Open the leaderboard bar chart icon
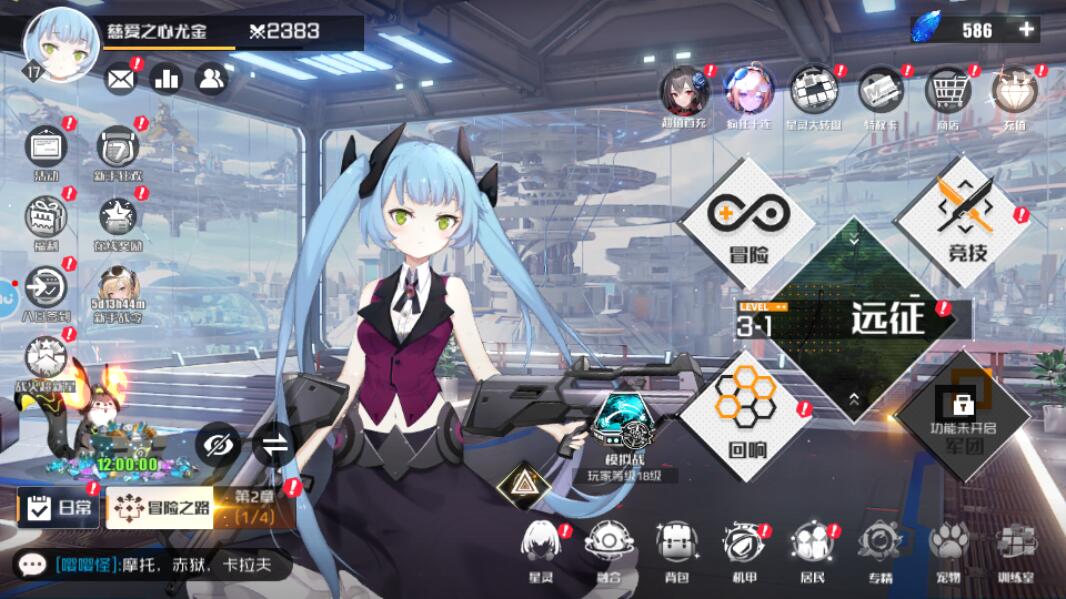 (166, 78)
